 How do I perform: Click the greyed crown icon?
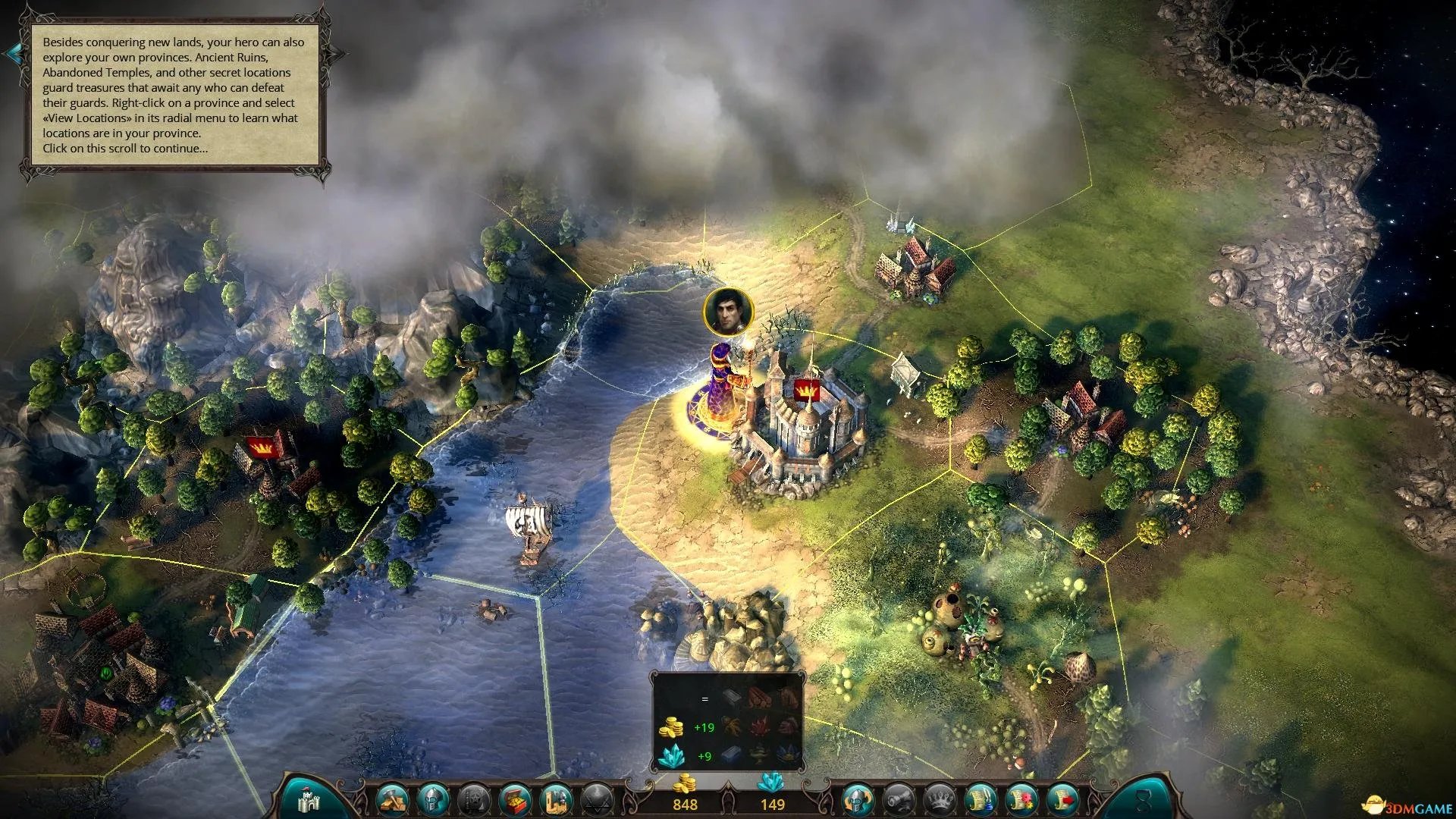pos(940,799)
